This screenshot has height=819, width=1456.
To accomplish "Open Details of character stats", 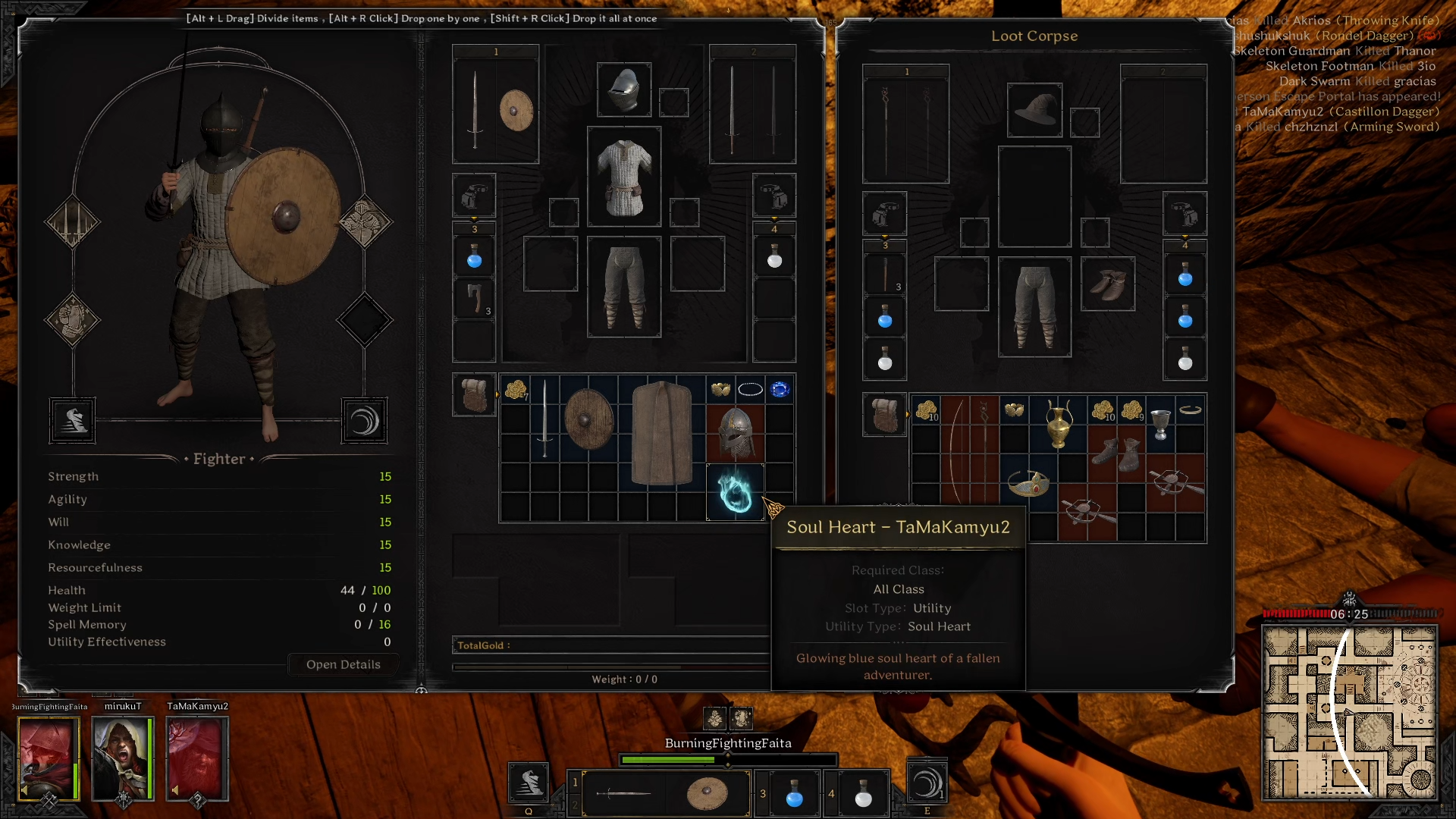I will (x=343, y=664).
